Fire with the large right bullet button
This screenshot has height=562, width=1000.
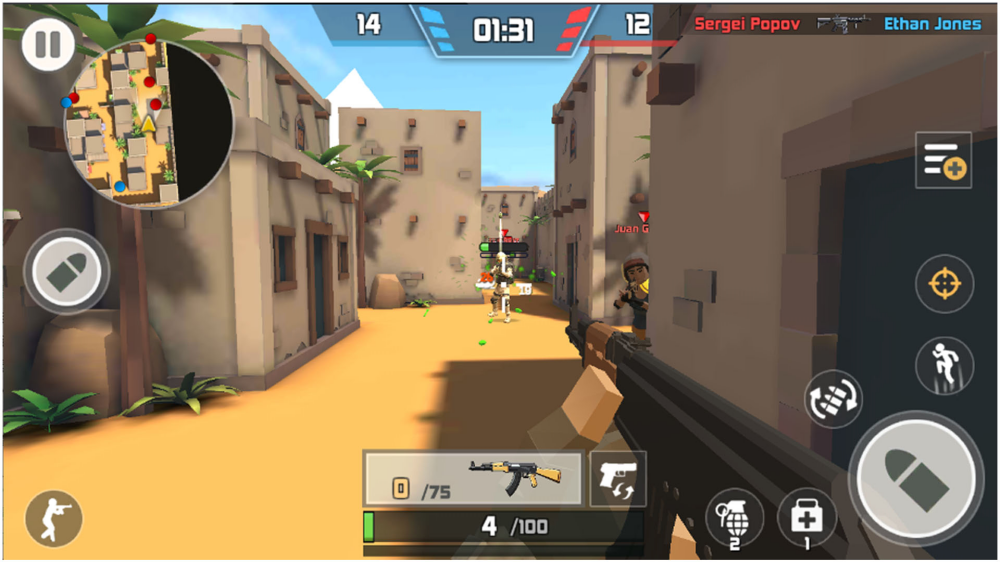pos(915,478)
